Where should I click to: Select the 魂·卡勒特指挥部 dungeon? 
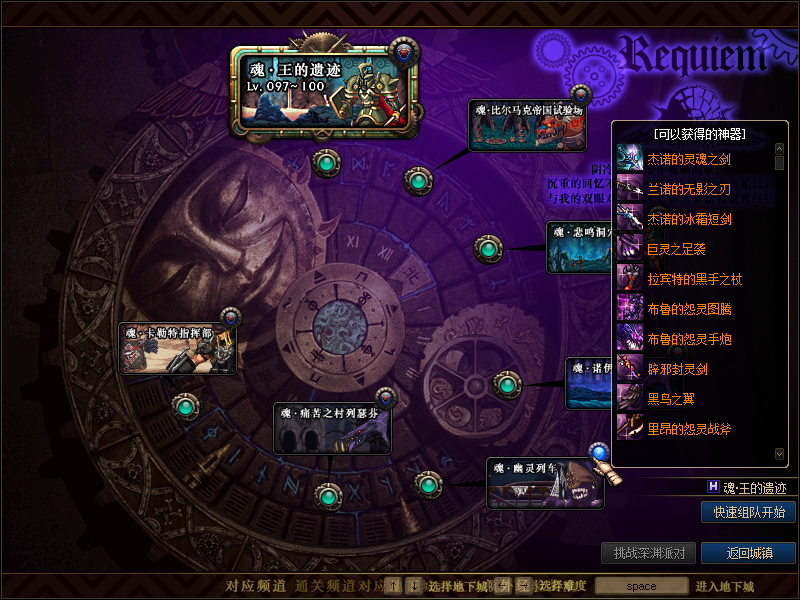(177, 348)
